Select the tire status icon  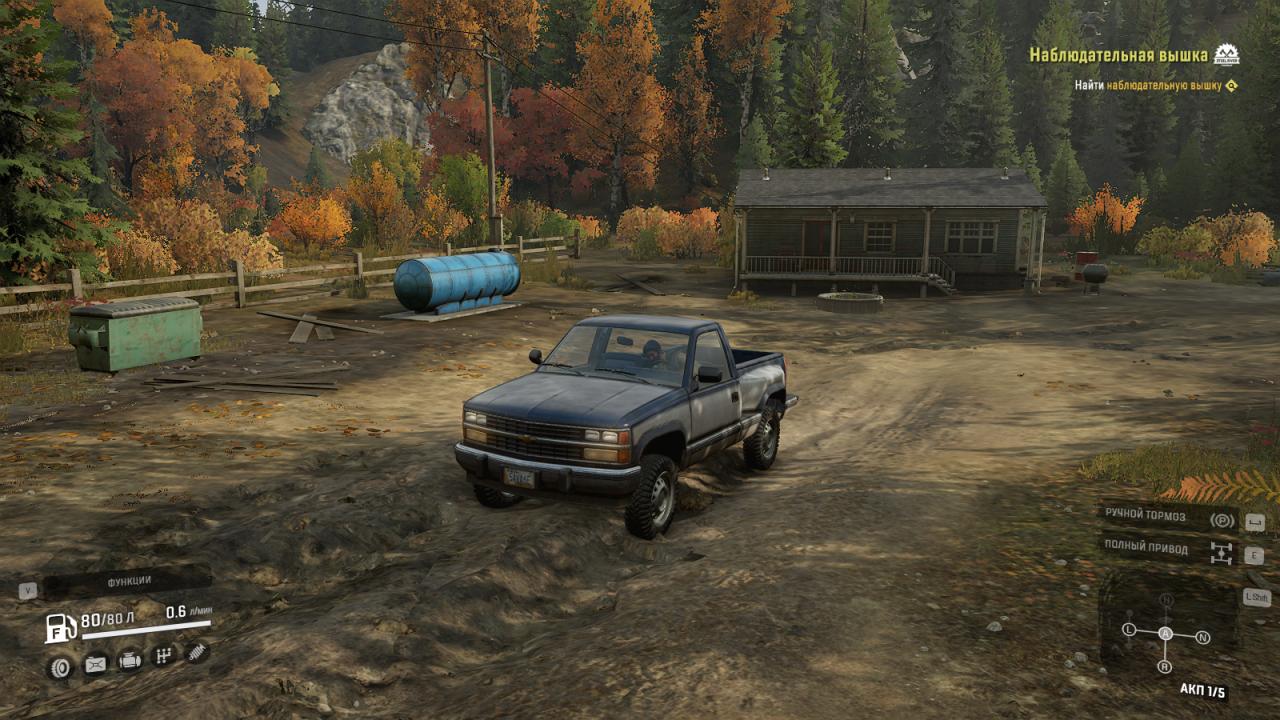tap(60, 665)
